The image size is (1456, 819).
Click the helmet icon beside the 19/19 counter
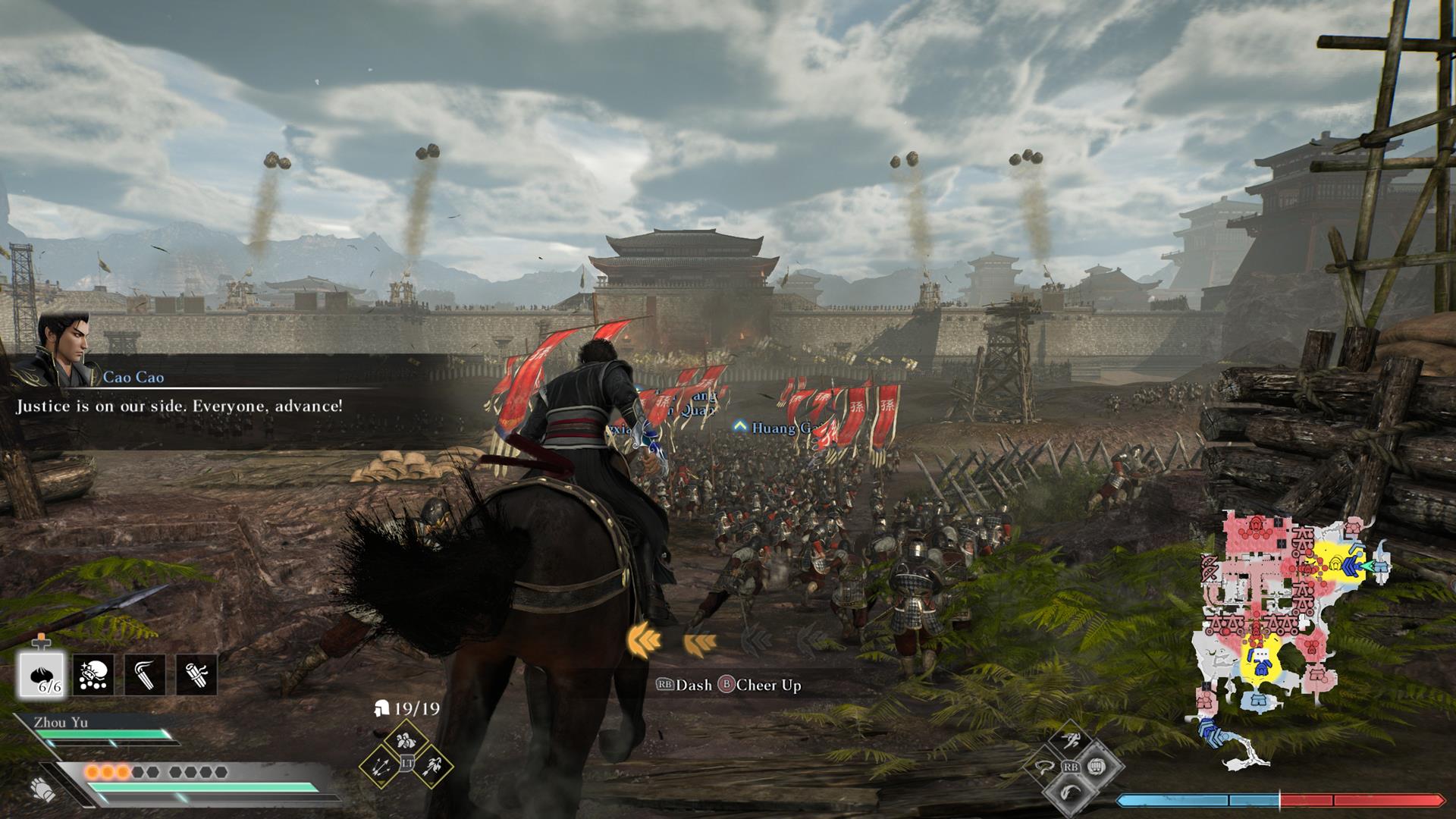[381, 708]
